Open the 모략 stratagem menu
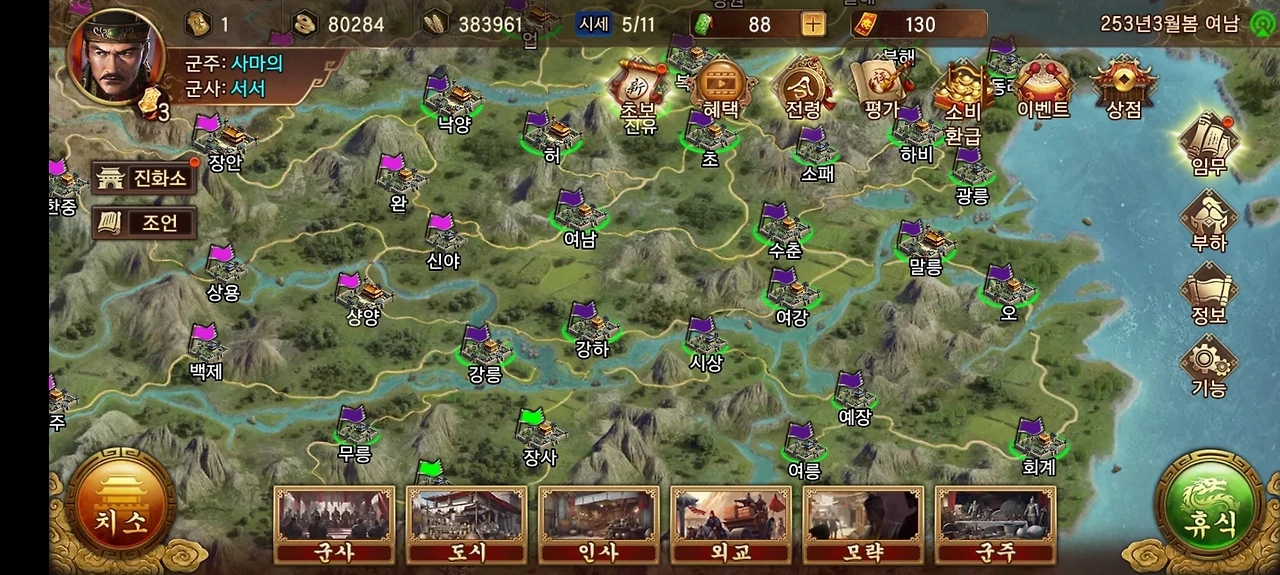1280x575 pixels. coord(863,525)
